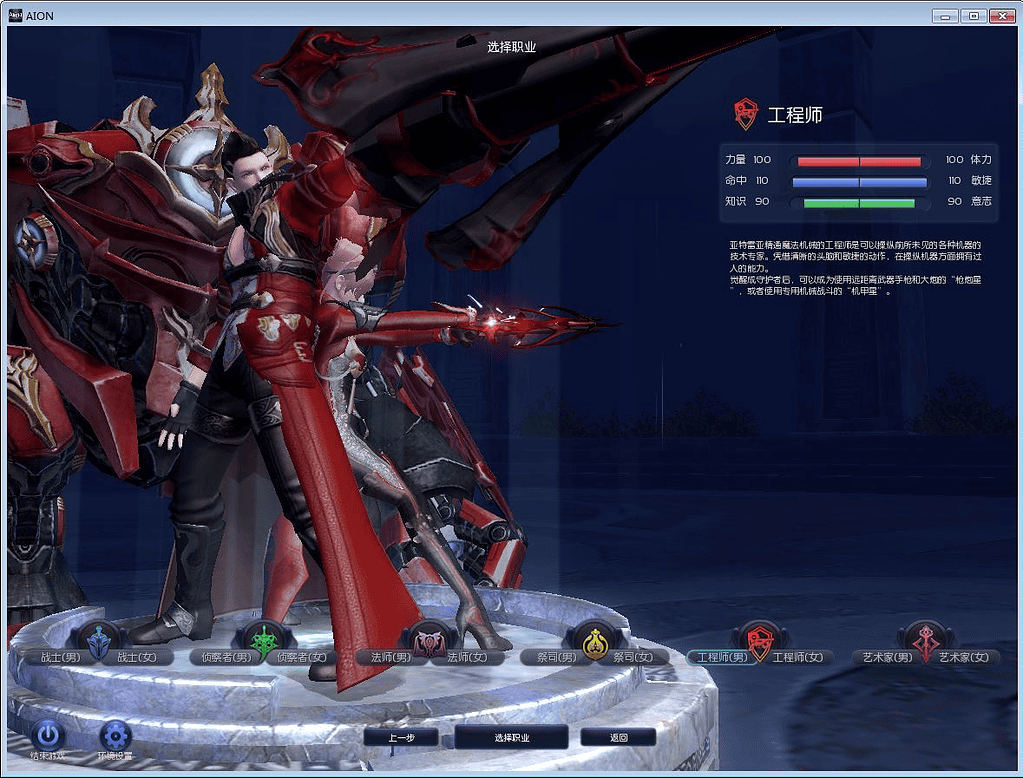Choose the 祭司(女) female priest class
The height and width of the screenshot is (778, 1023).
634,658
